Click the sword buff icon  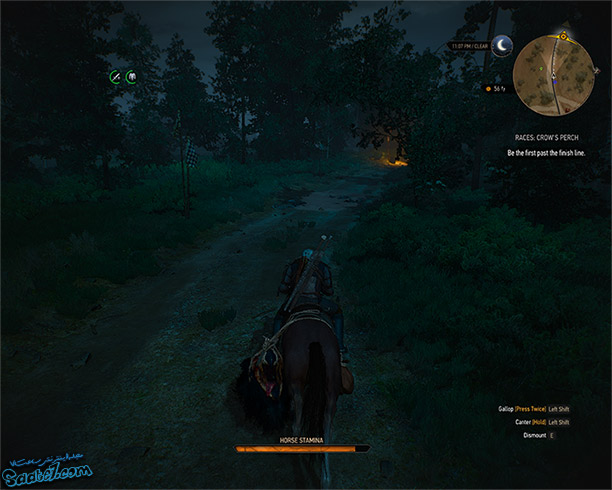(x=116, y=76)
